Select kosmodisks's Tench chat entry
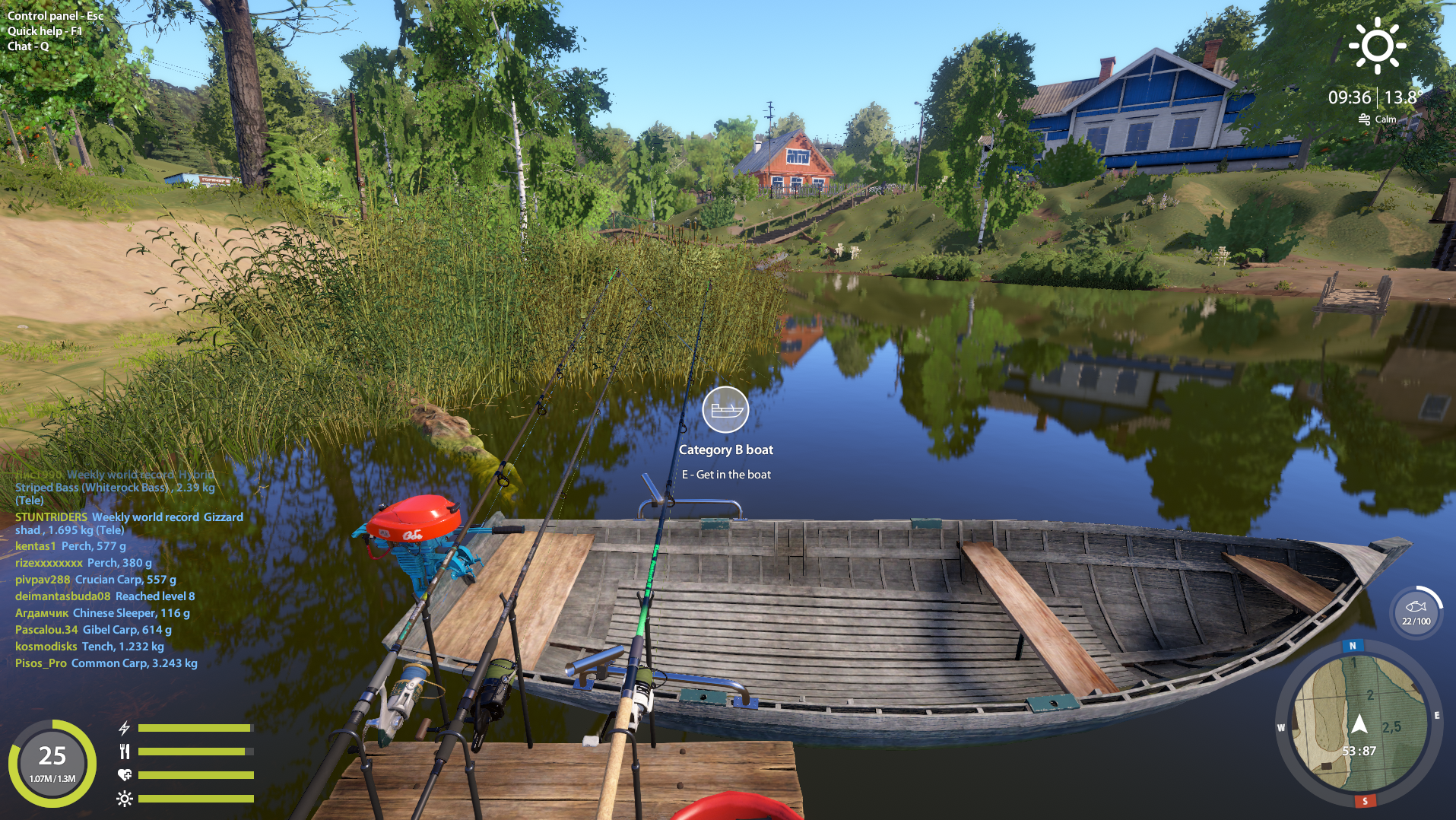 [x=89, y=647]
